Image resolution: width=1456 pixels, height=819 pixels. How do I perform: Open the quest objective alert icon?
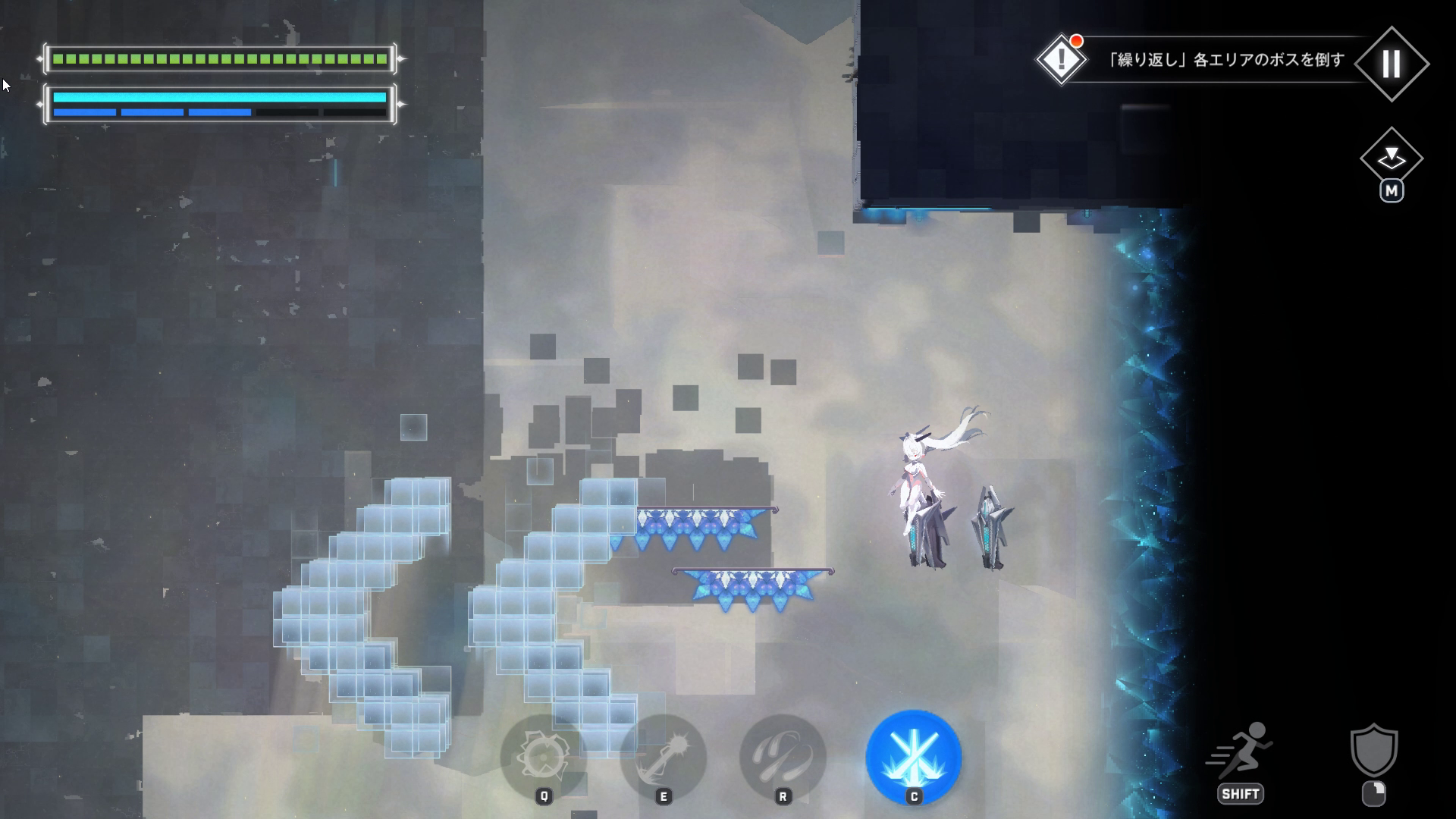[x=1061, y=59]
